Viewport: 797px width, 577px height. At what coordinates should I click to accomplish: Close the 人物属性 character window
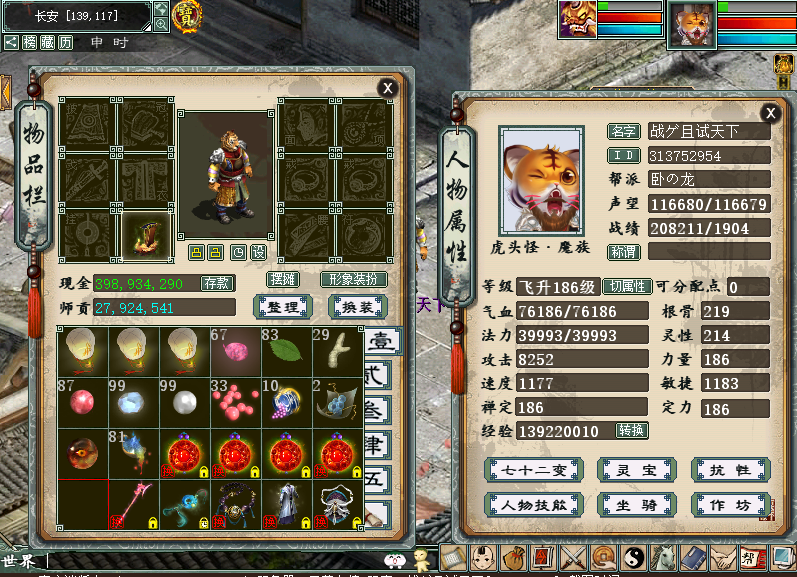click(x=770, y=113)
